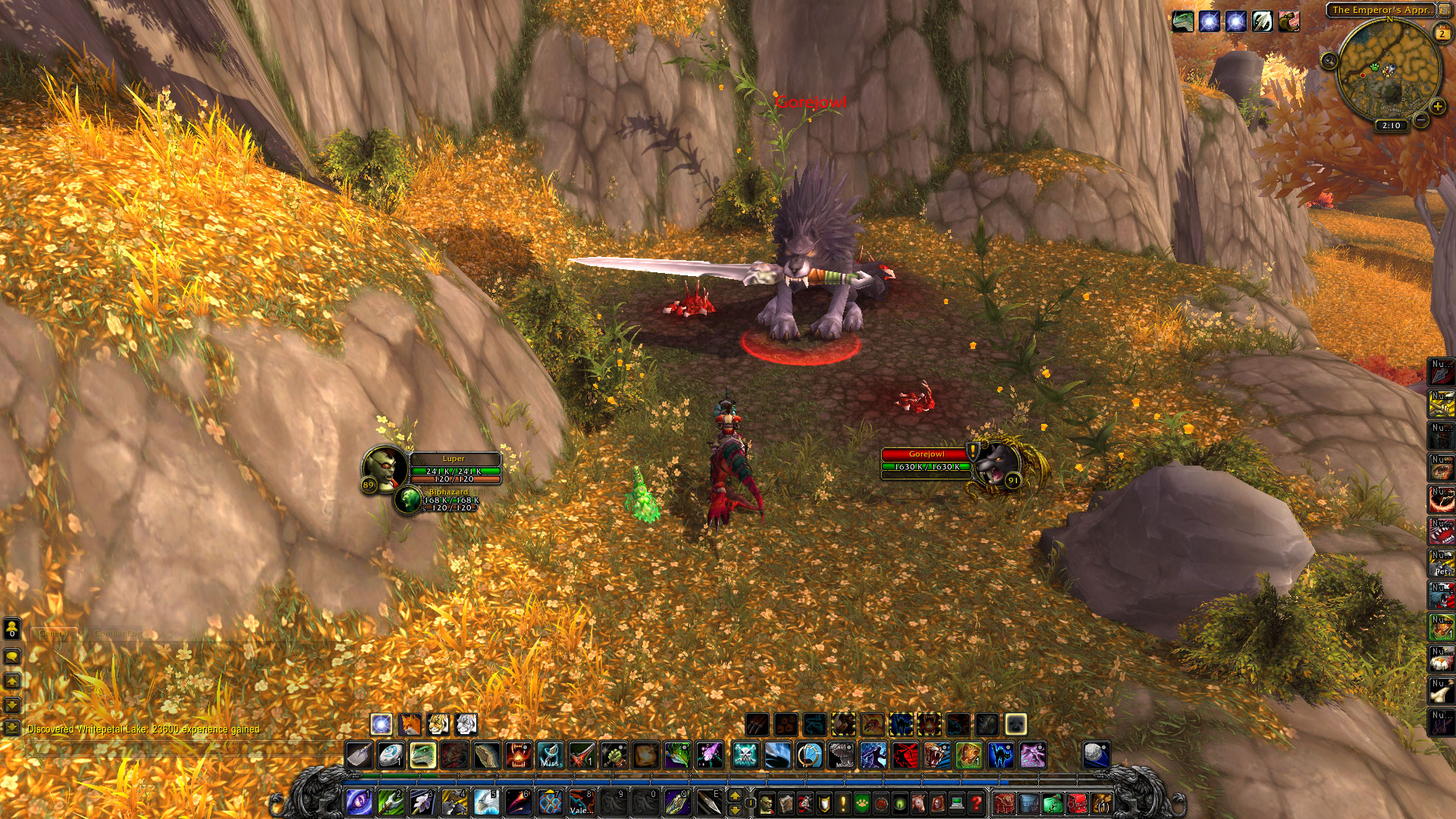Open the Quest Log via the exclamation icon
The image size is (1456, 819).
tap(843, 802)
